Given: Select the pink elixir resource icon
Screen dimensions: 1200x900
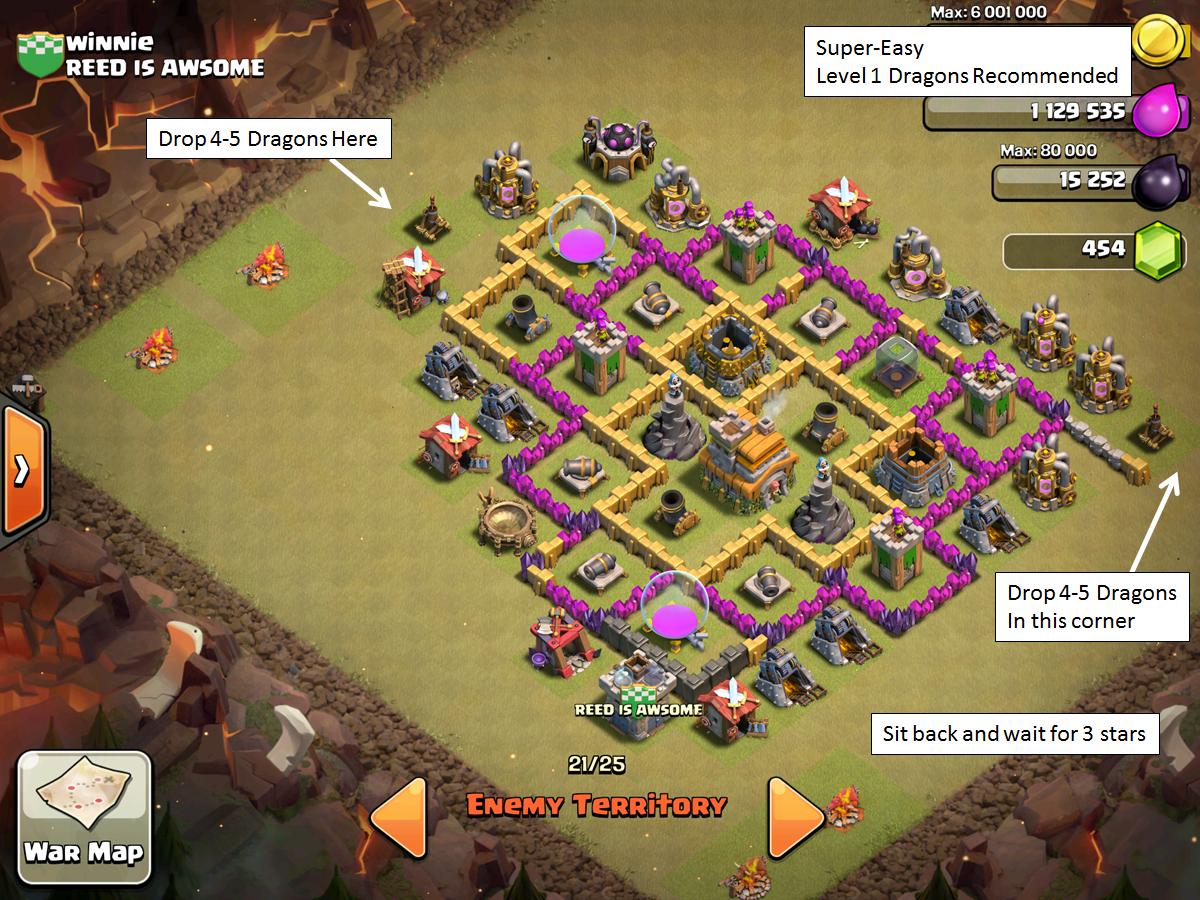Looking at the screenshot, I should tap(1157, 108).
